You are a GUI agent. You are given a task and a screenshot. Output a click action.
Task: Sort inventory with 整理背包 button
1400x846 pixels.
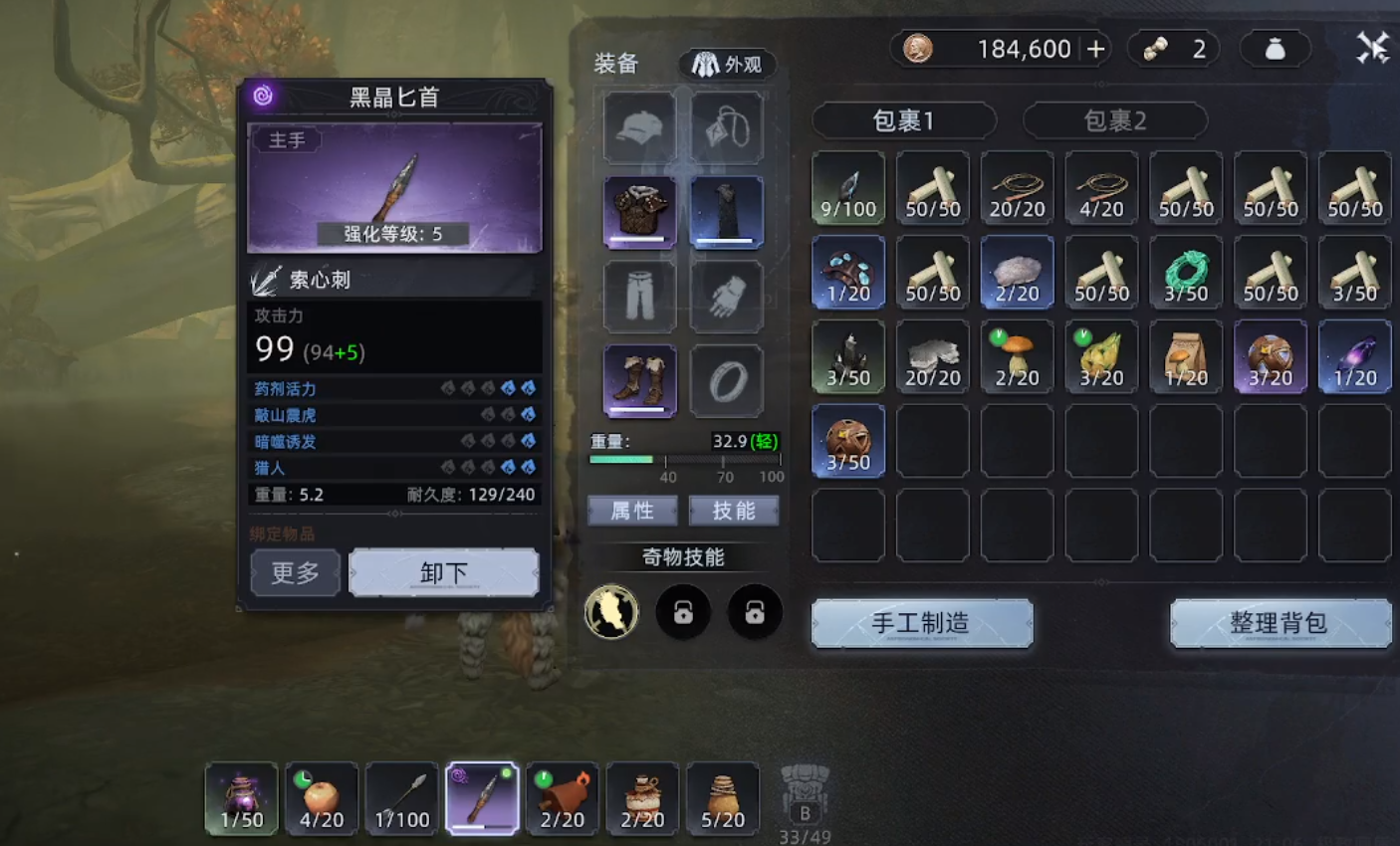1280,624
